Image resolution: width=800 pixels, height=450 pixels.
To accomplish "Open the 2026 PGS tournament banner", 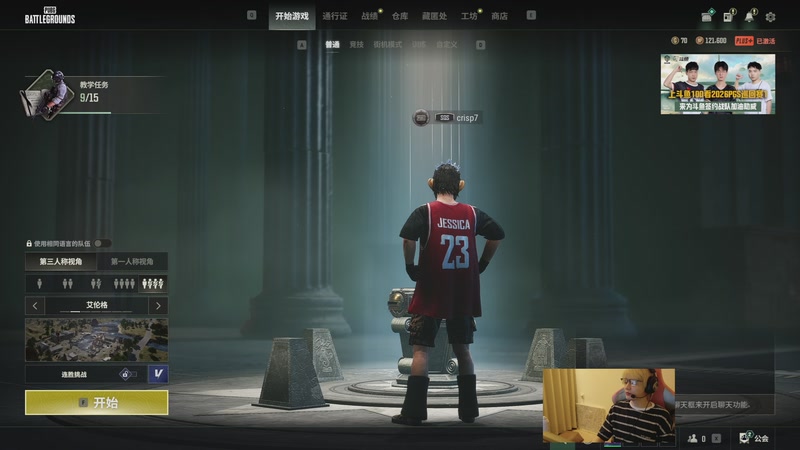I will (x=717, y=84).
